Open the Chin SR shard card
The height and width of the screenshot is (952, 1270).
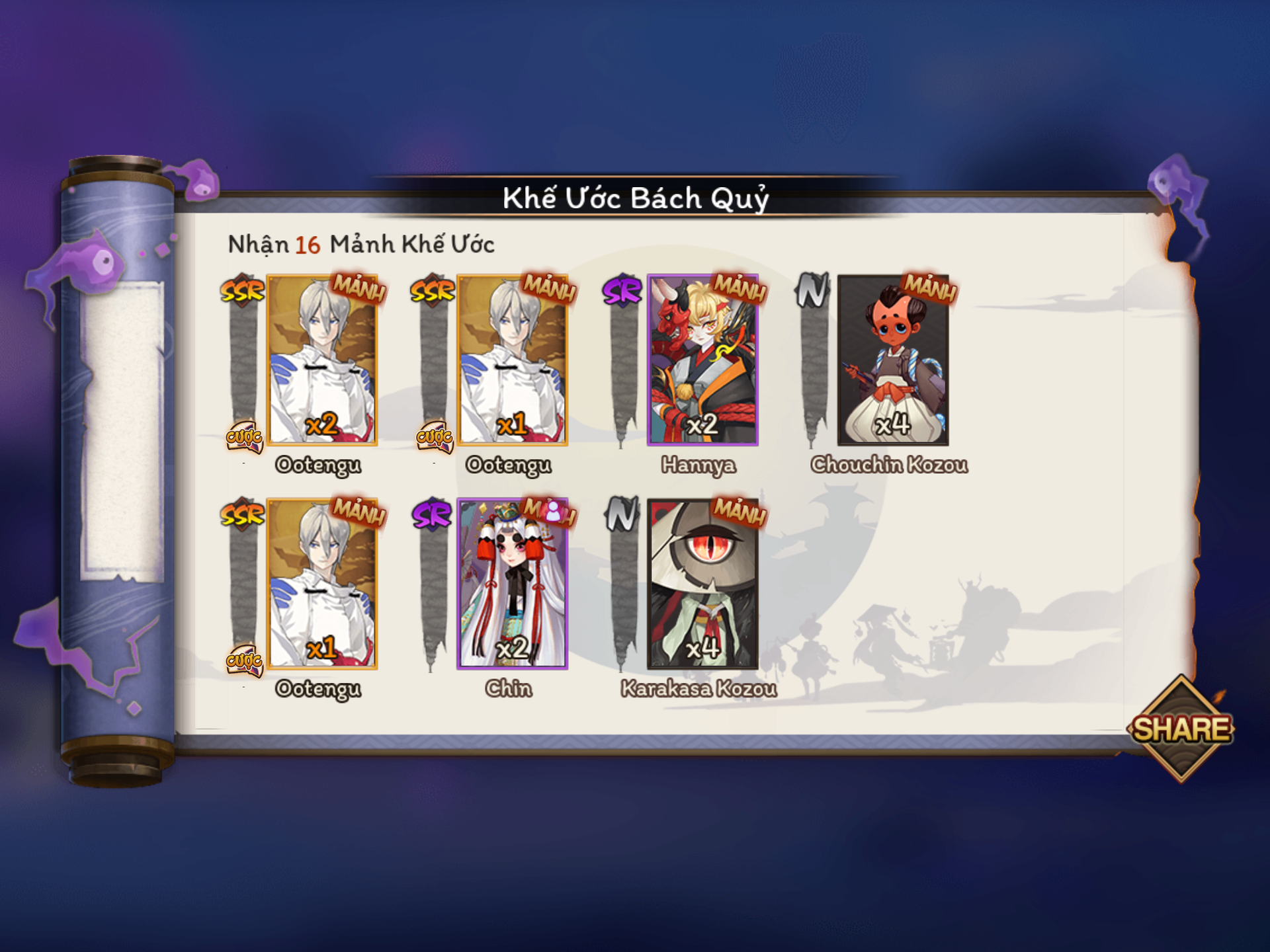coord(513,584)
